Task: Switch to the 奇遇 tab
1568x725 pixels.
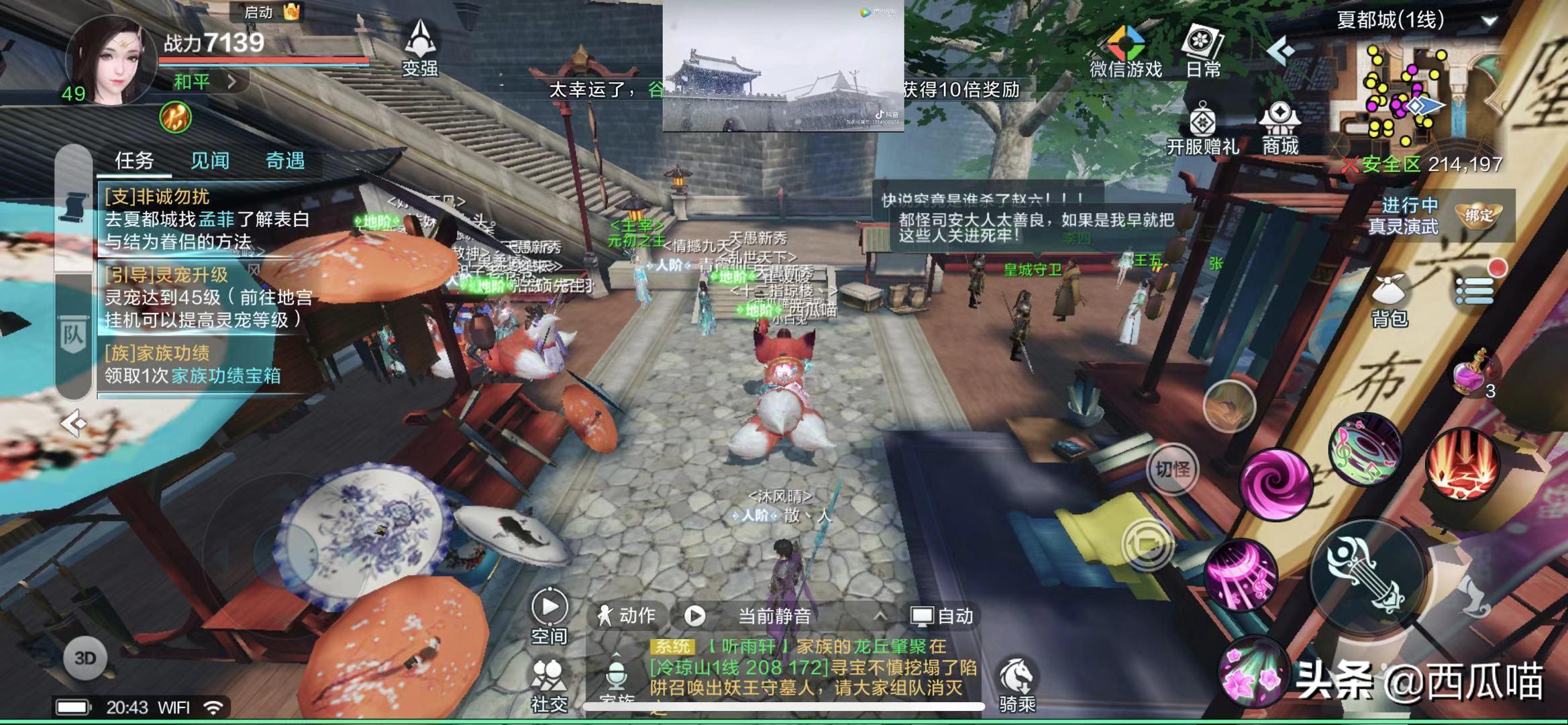Action: pos(285,160)
